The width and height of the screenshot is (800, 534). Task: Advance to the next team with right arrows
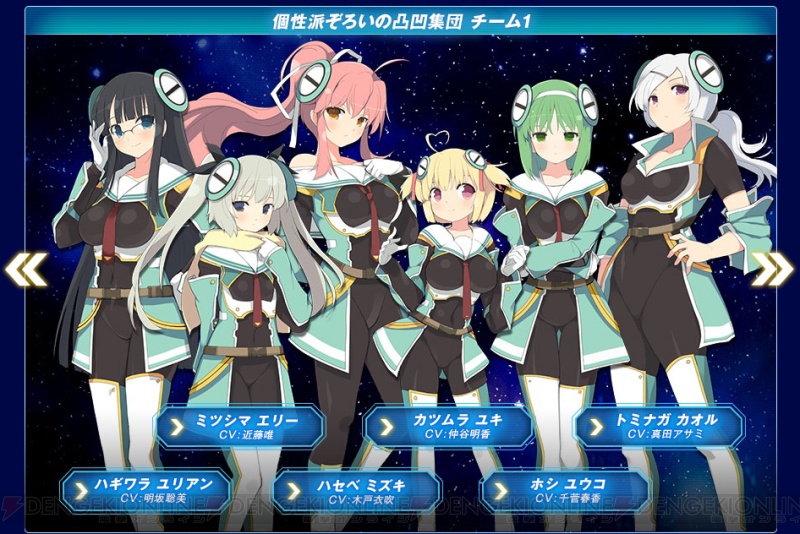772,268
